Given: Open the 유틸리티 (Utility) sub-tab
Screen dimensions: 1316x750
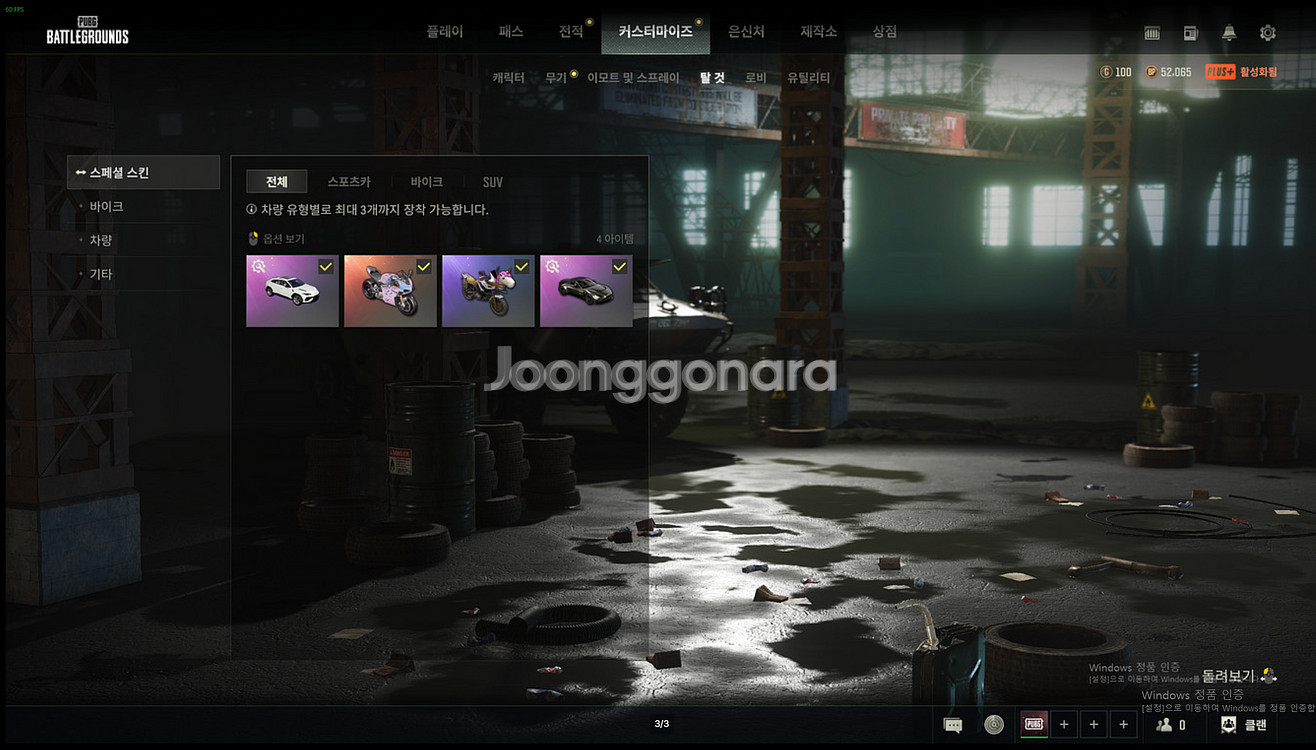Looking at the screenshot, I should click(808, 78).
